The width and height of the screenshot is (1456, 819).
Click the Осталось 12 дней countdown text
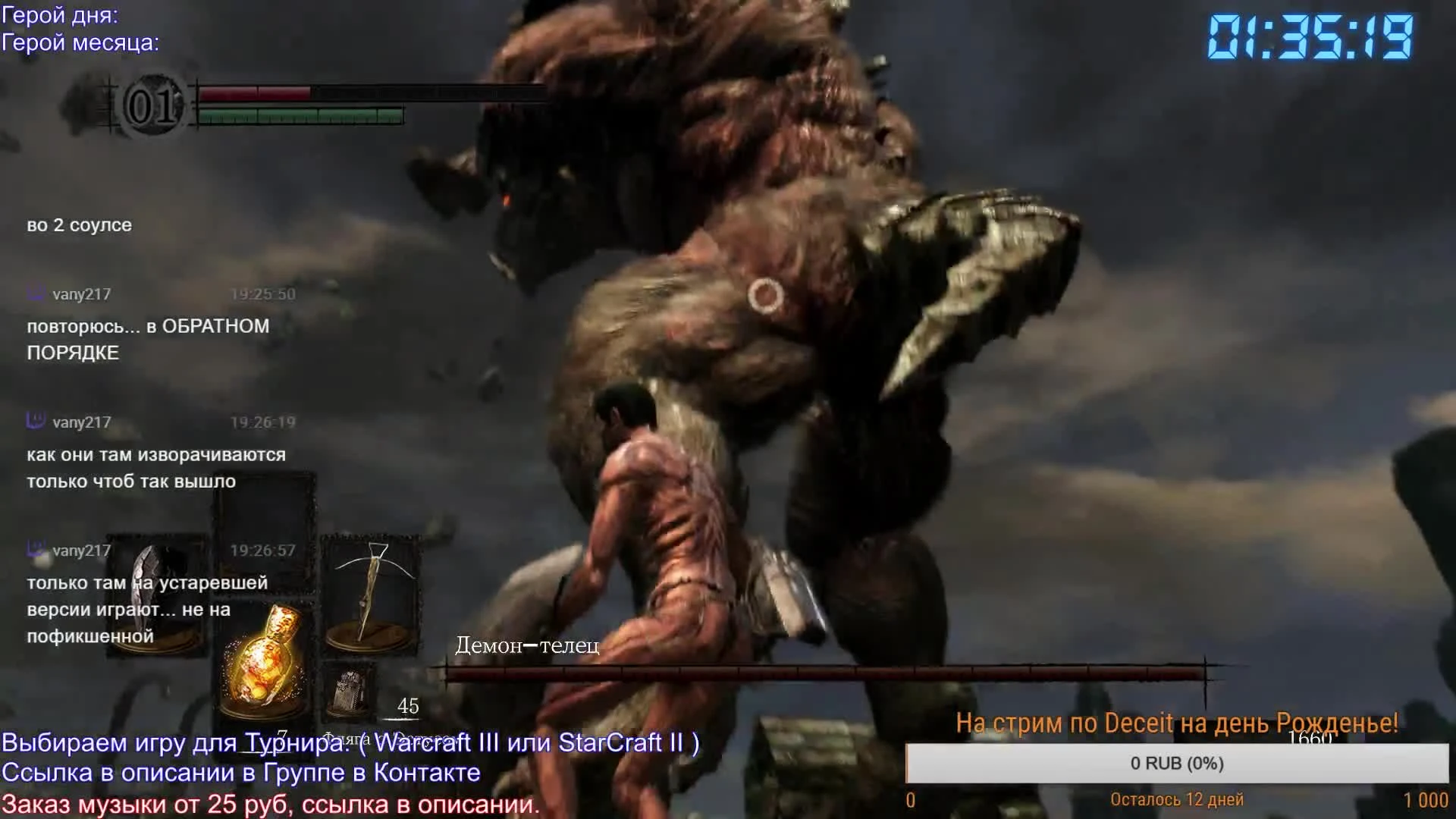click(x=1178, y=799)
